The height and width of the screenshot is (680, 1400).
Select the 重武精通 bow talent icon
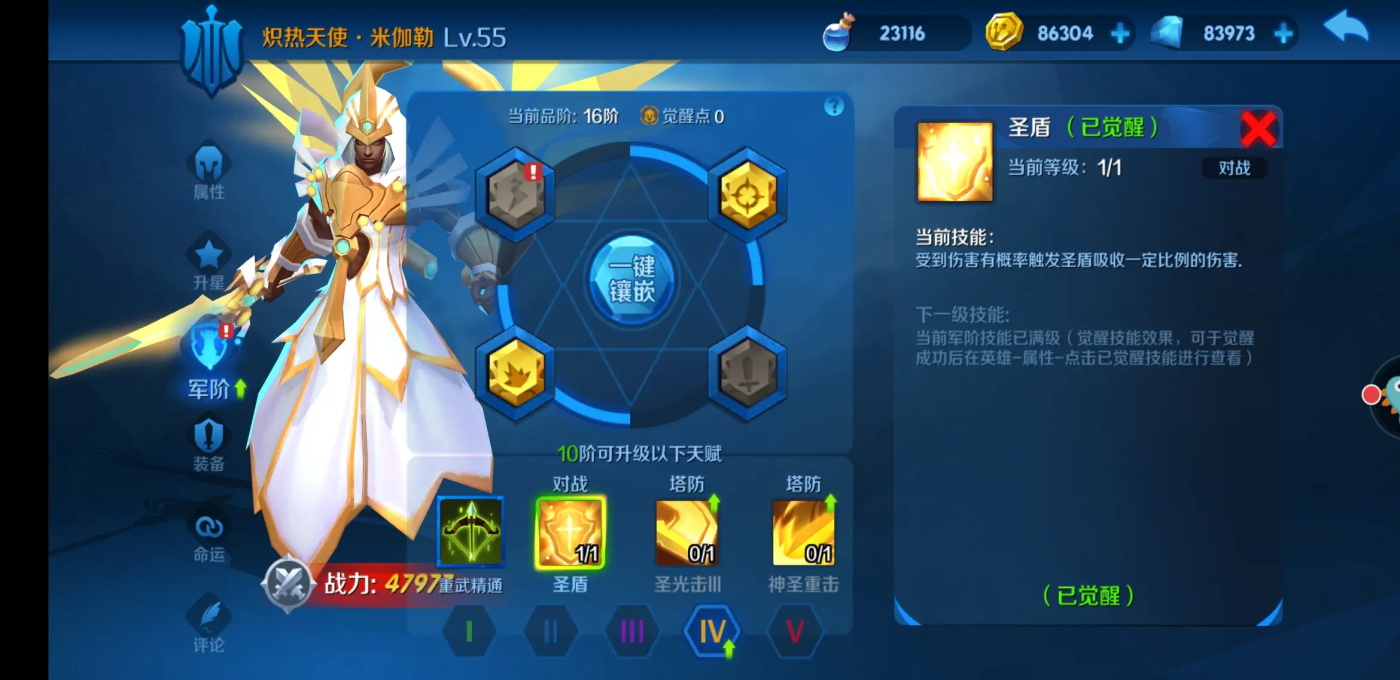click(x=471, y=531)
